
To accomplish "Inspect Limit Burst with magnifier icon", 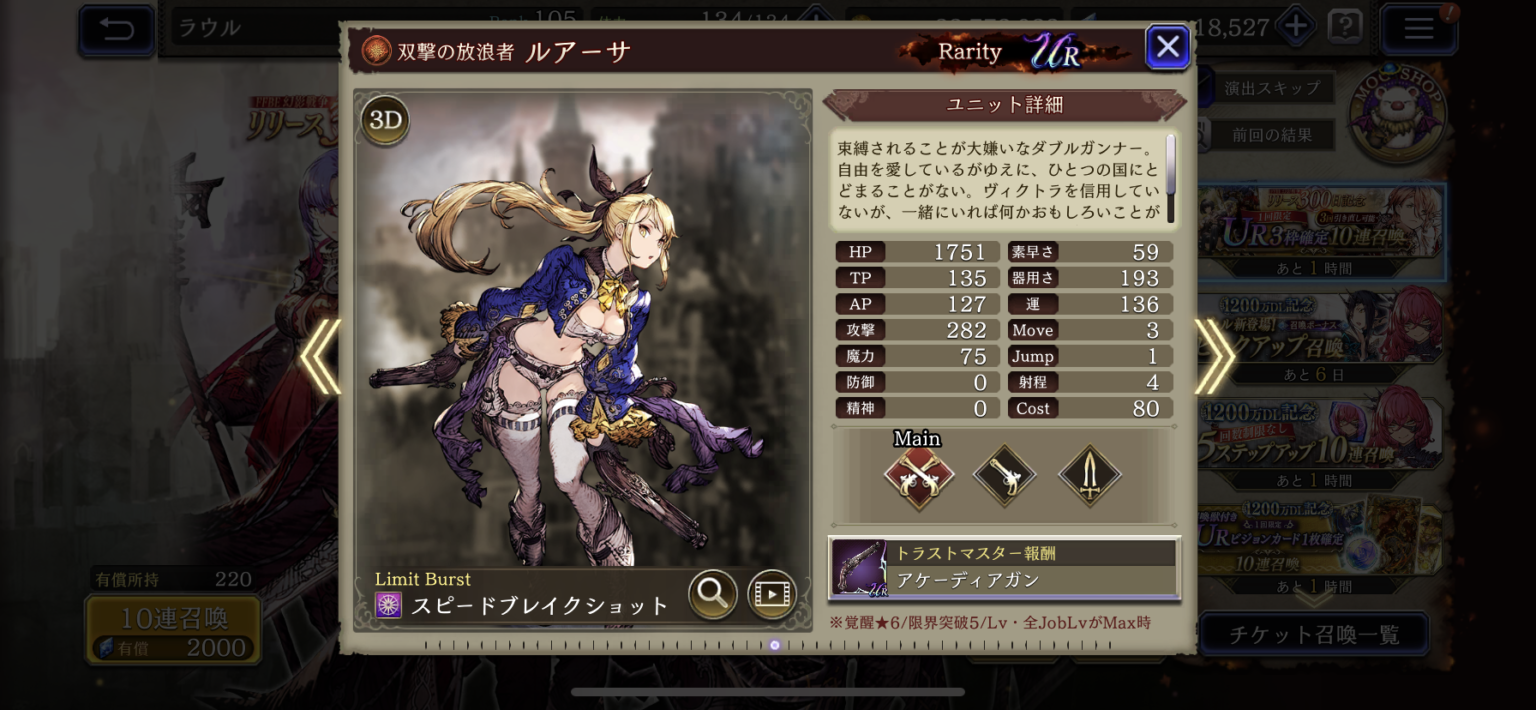I will [713, 594].
